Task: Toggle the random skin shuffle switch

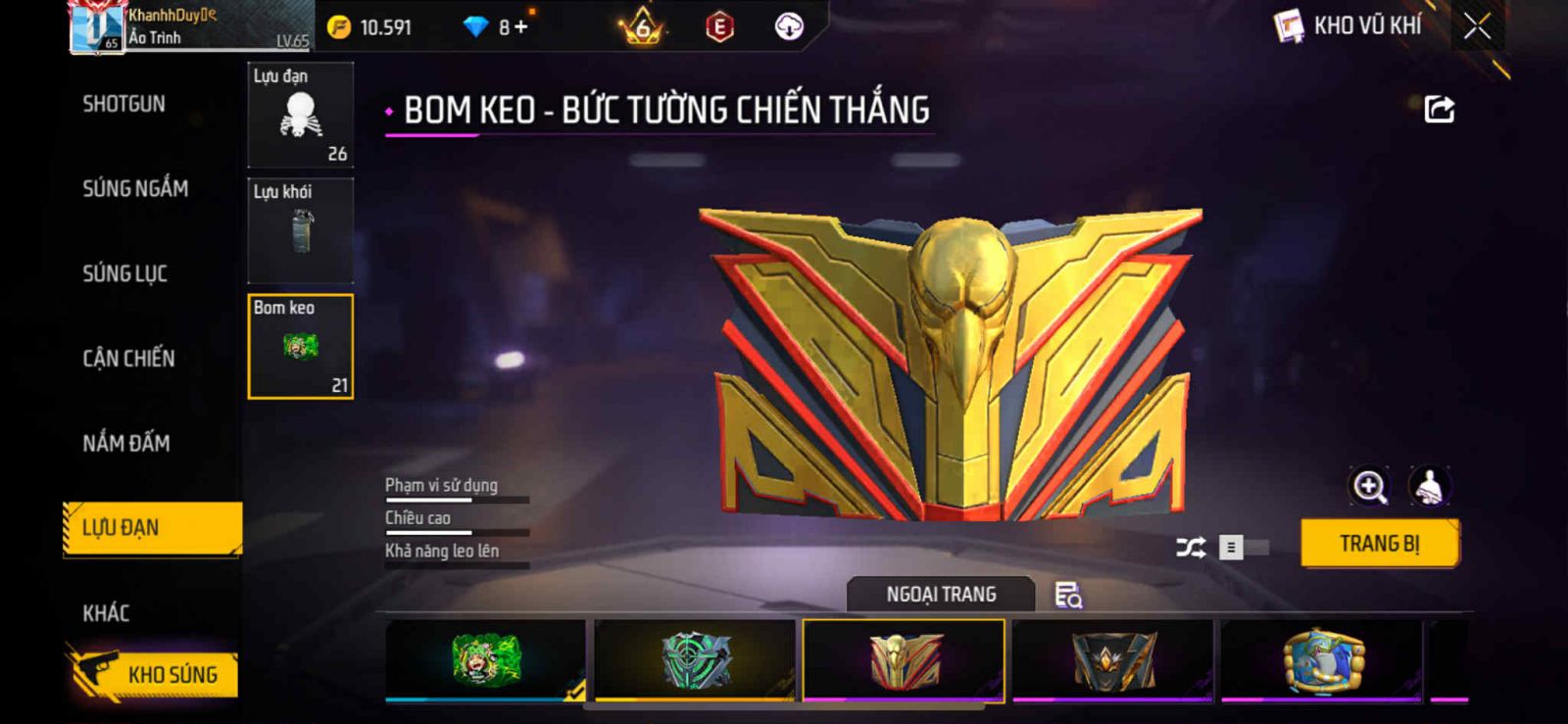Action: (x=1243, y=548)
